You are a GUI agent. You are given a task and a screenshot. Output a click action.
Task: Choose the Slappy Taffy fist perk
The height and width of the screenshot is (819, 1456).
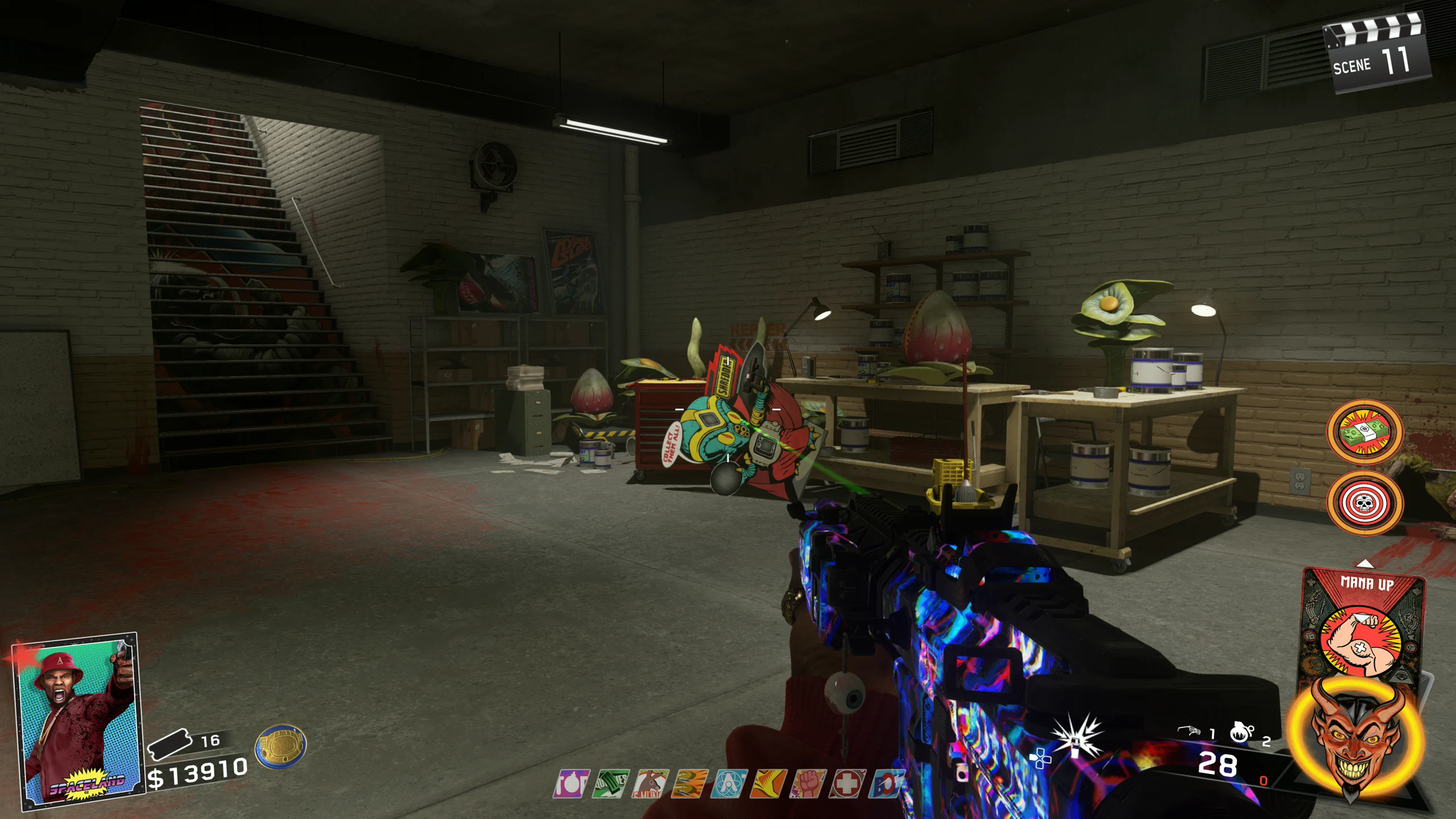(808, 784)
